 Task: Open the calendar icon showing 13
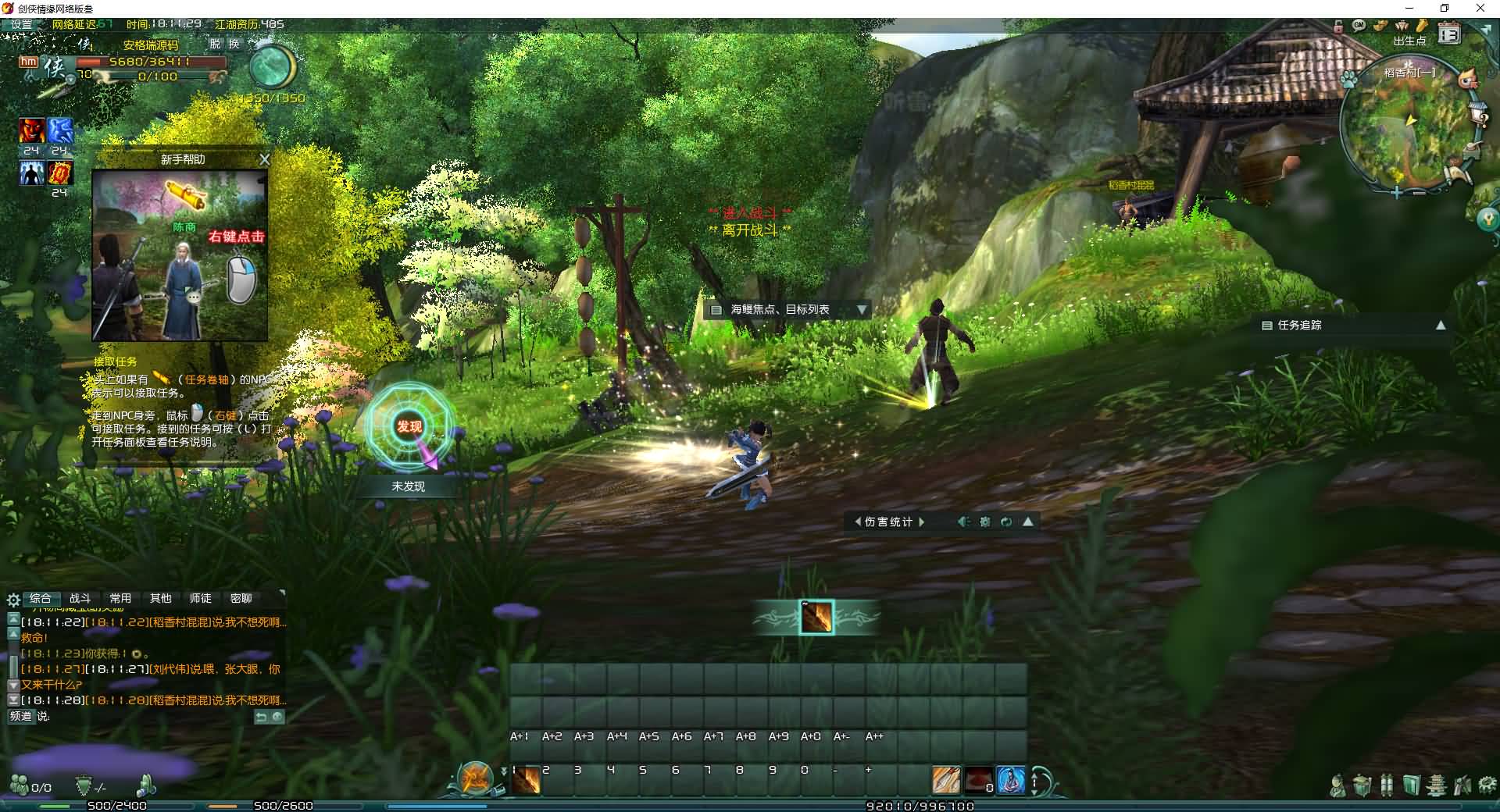(1449, 34)
